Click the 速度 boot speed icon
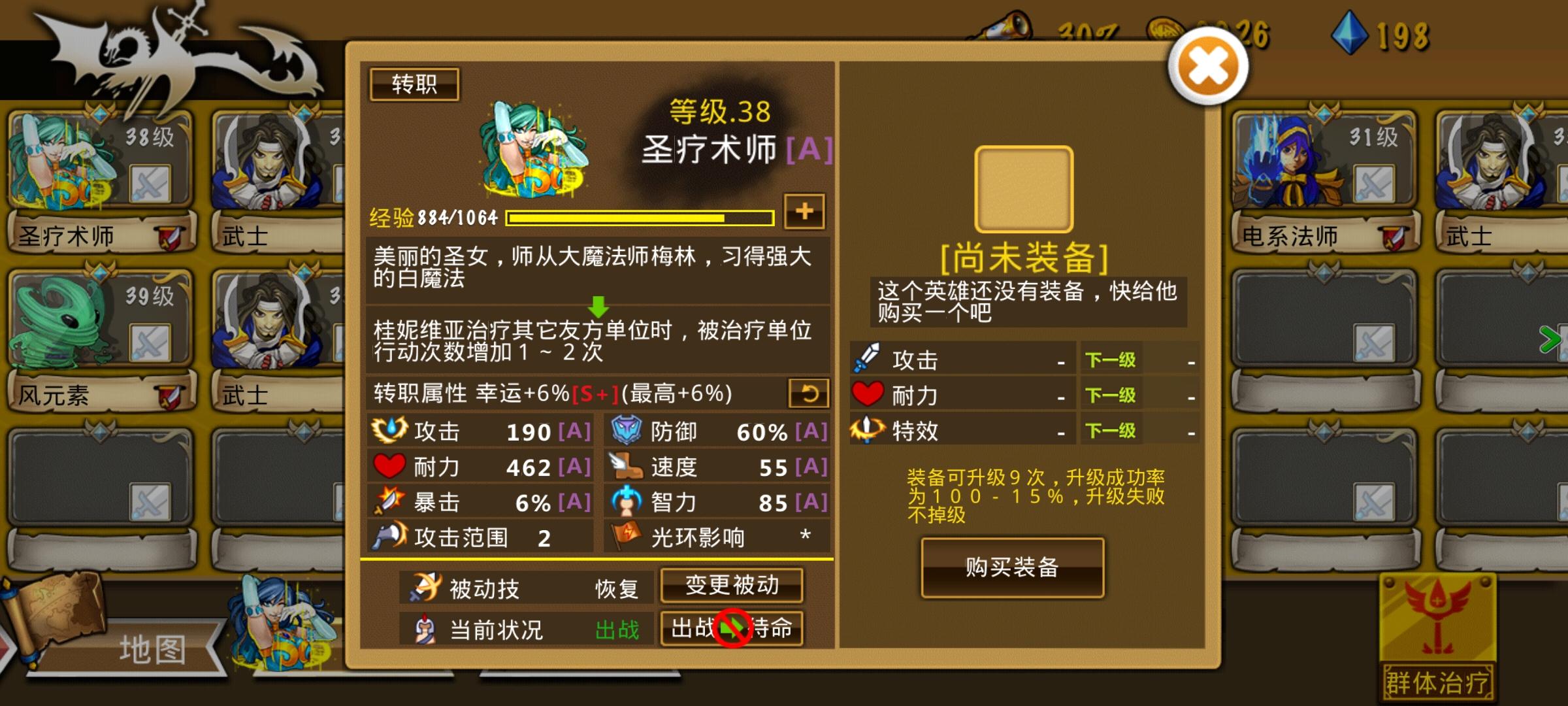The image size is (1568, 706). click(x=624, y=467)
